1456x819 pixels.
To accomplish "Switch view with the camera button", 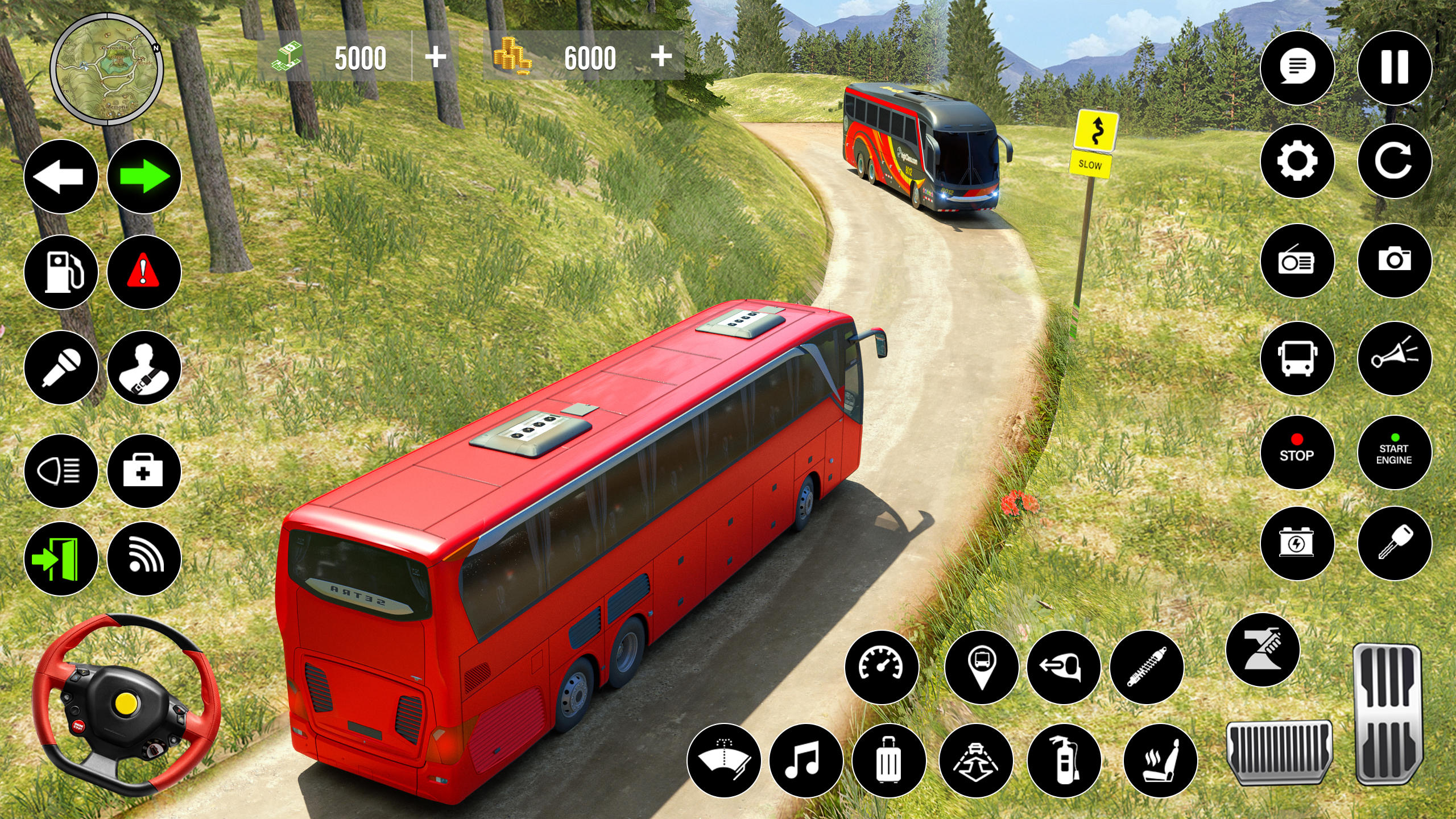I will [1394, 261].
